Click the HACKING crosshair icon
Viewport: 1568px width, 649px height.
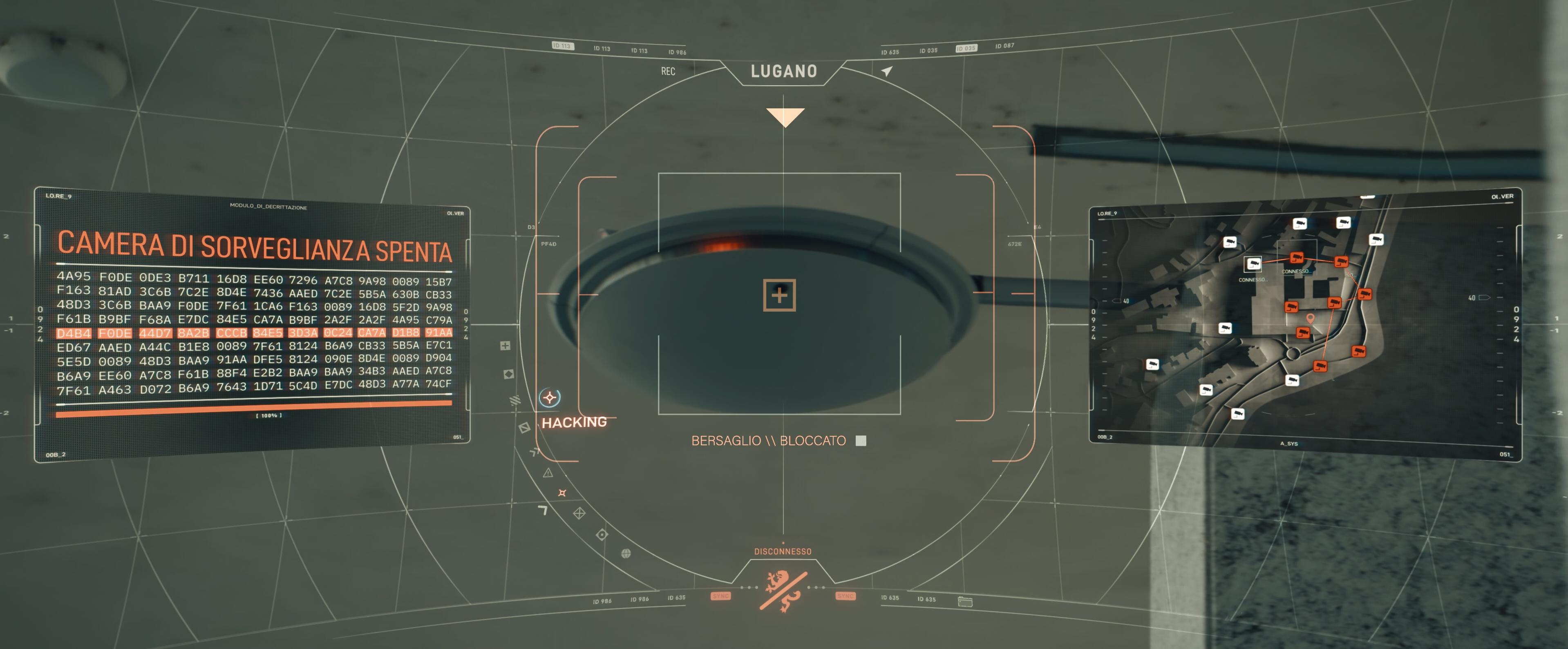point(550,398)
